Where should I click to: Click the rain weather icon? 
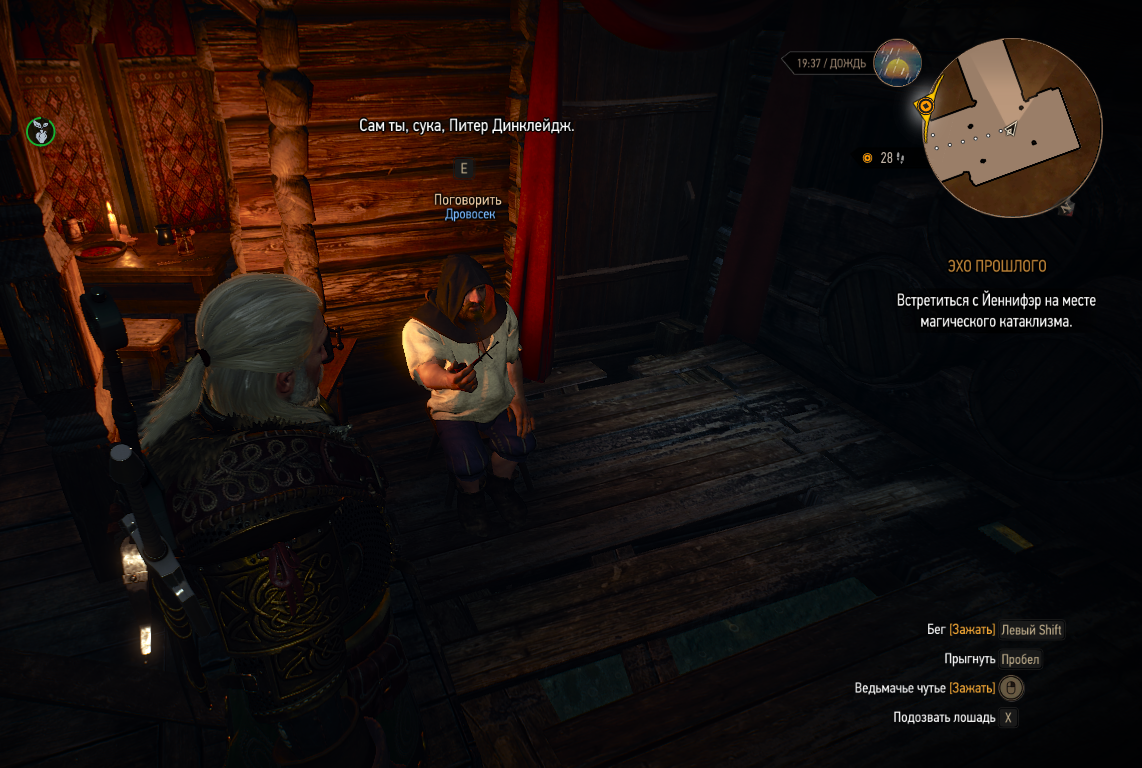point(897,63)
